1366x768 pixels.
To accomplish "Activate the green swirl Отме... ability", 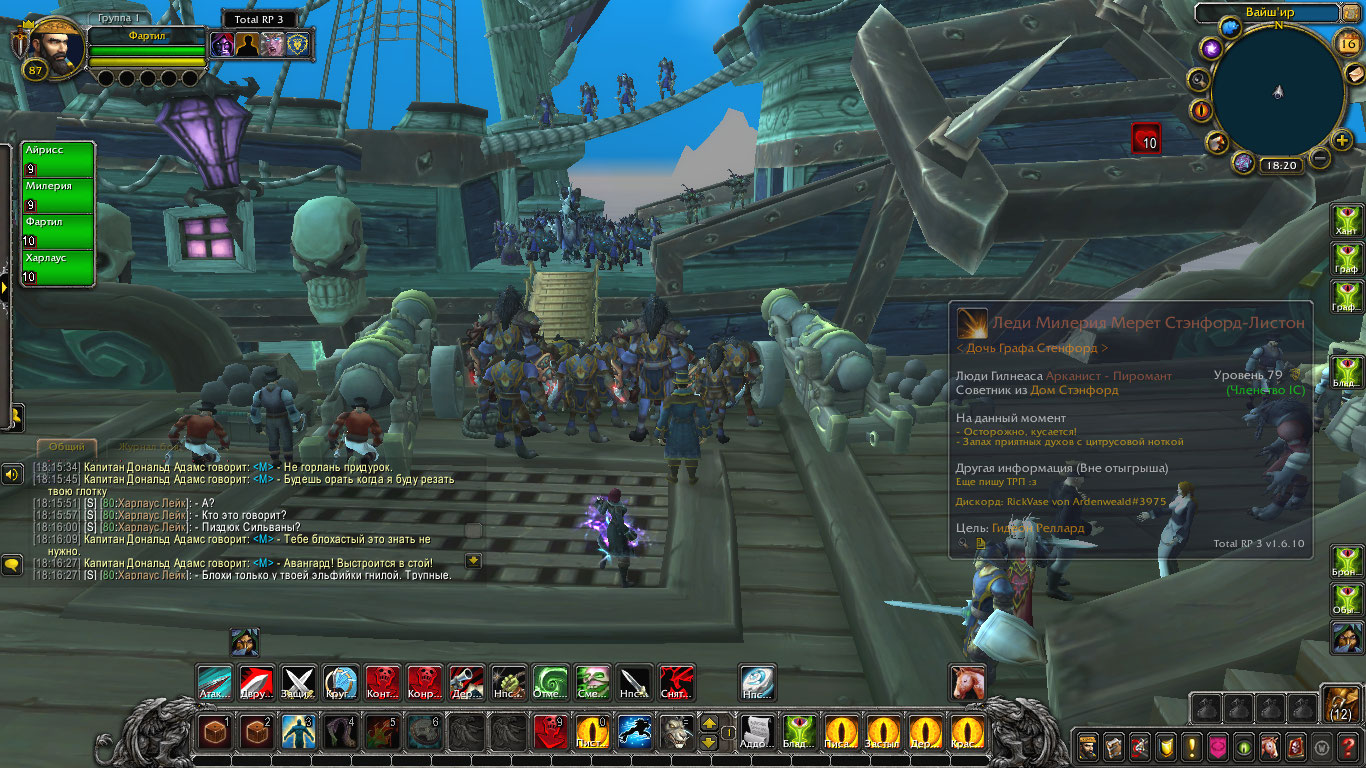I will point(550,683).
